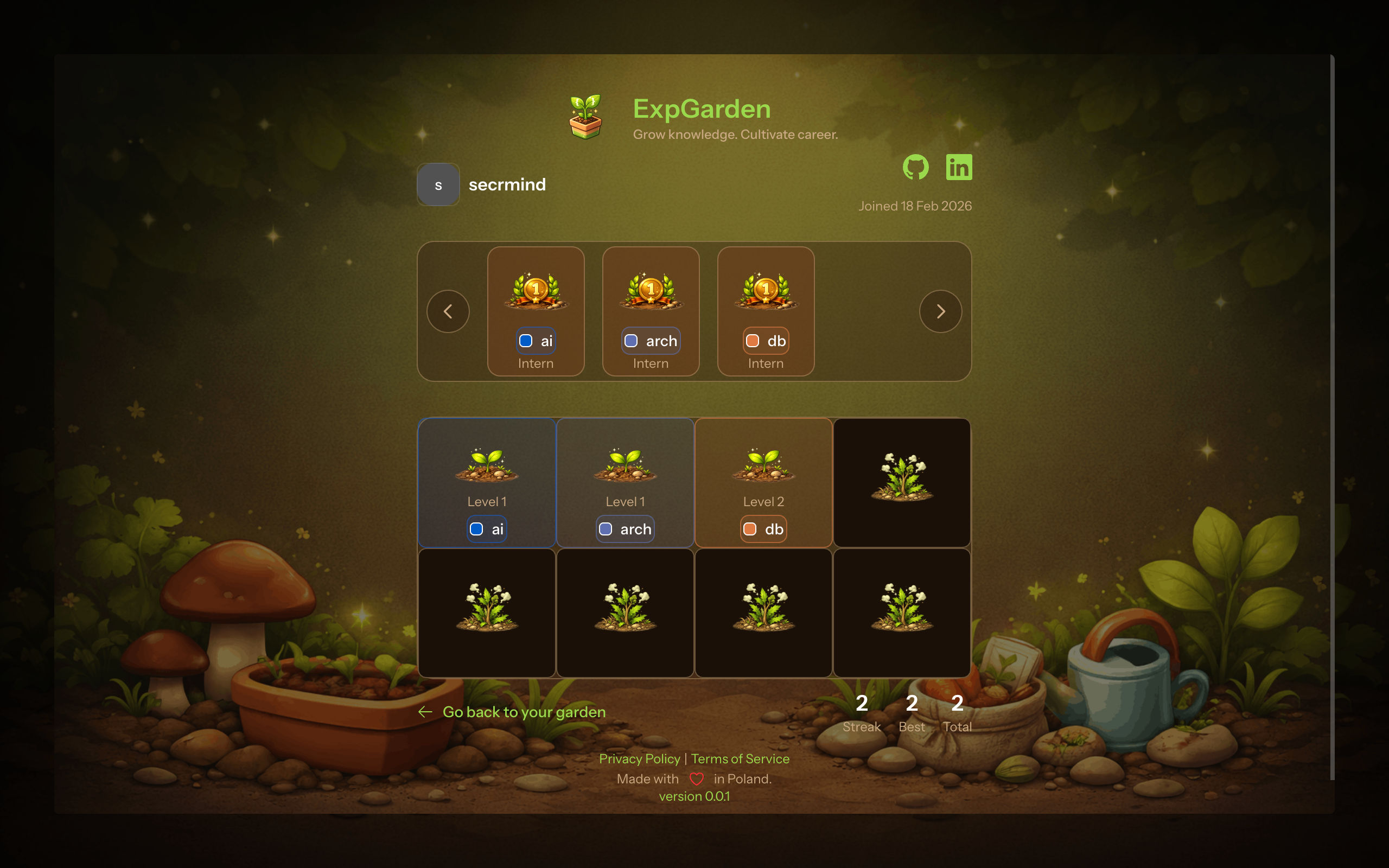This screenshot has height=868, width=1389.
Task: Show next badges with right arrow
Action: [x=940, y=311]
